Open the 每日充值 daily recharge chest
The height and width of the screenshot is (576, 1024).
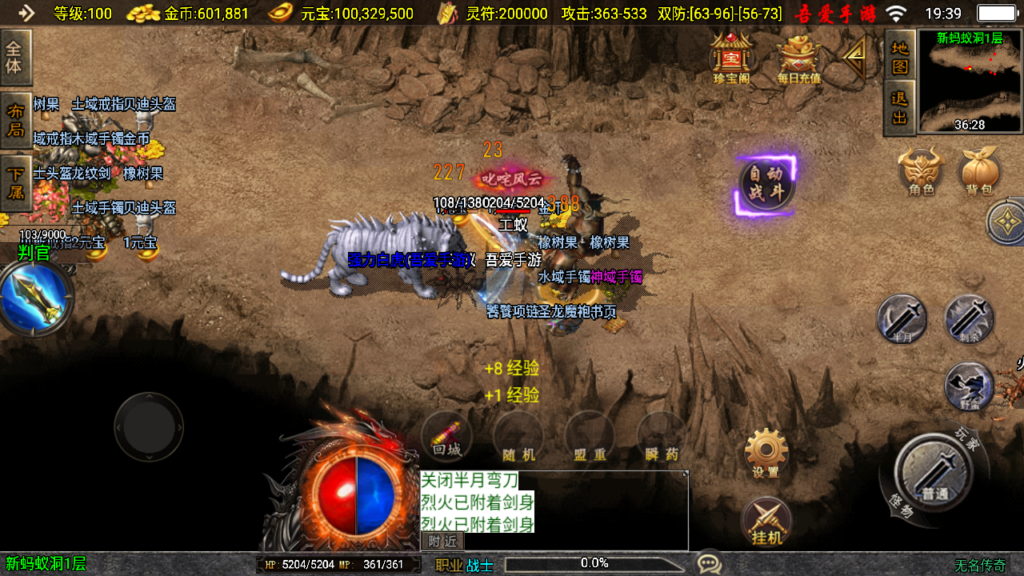(799, 57)
